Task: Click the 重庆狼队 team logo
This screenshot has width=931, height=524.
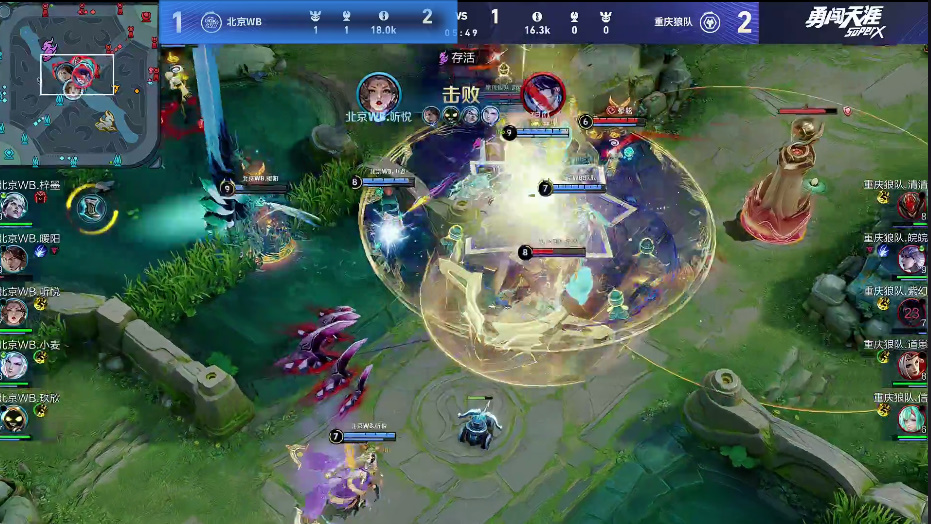Action: click(710, 22)
